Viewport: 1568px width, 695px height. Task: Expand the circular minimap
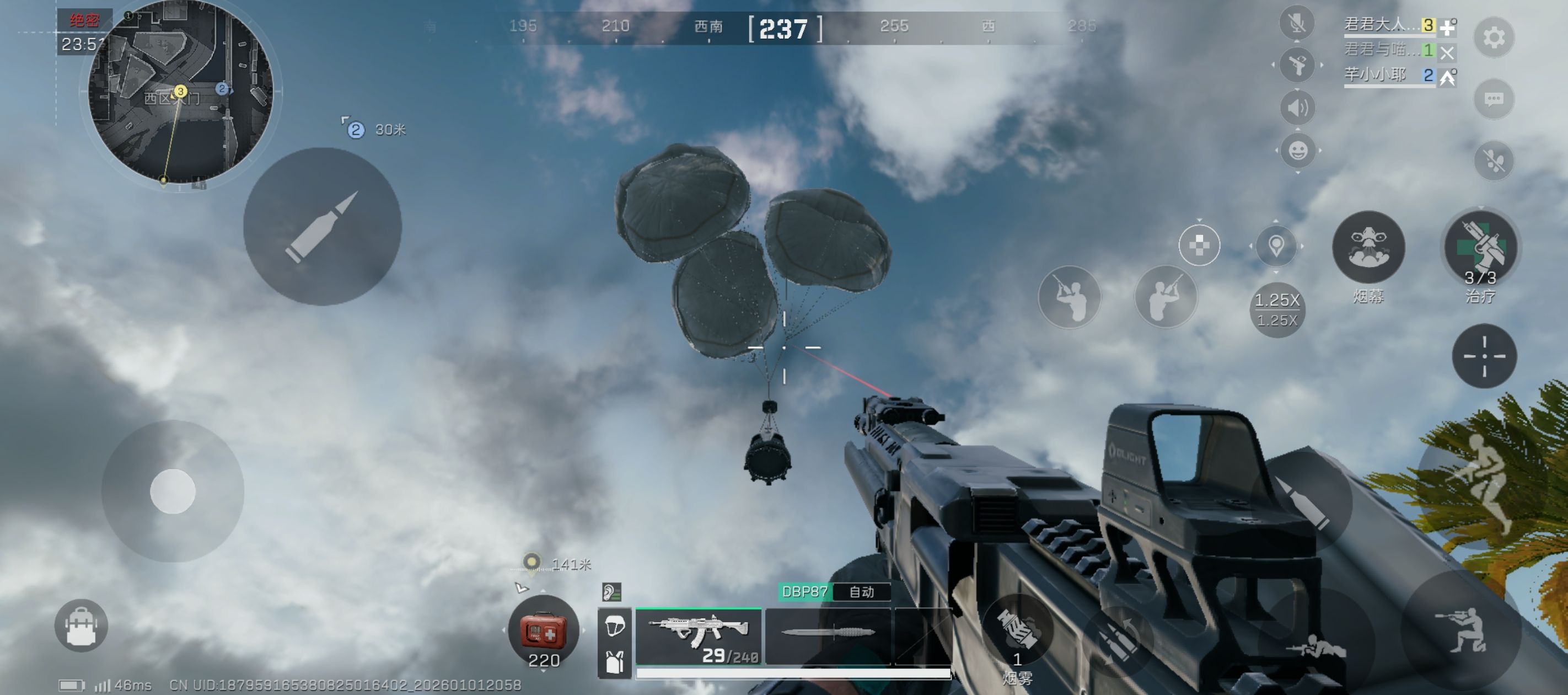(180, 93)
